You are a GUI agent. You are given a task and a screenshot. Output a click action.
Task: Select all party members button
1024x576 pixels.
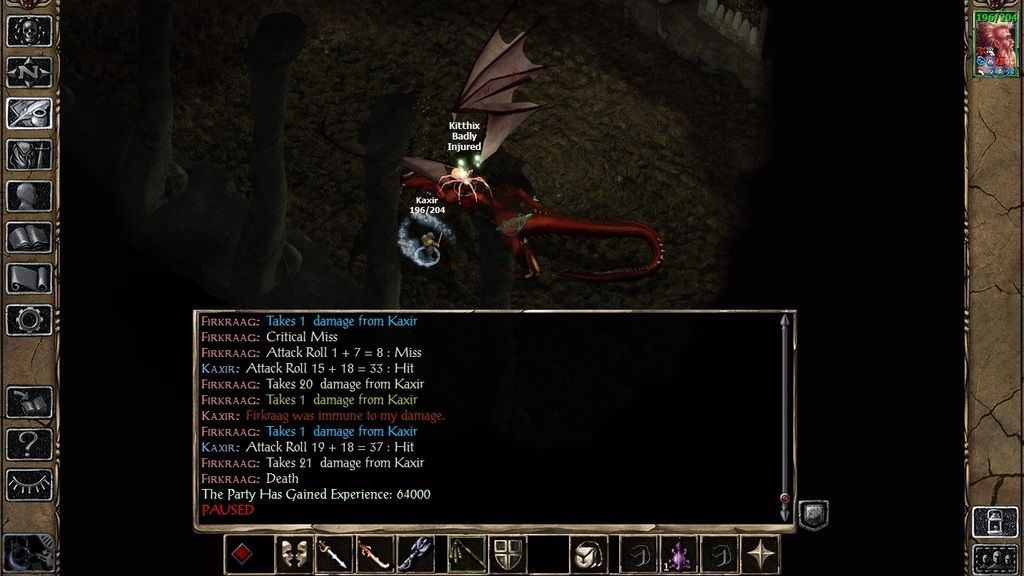click(x=994, y=557)
